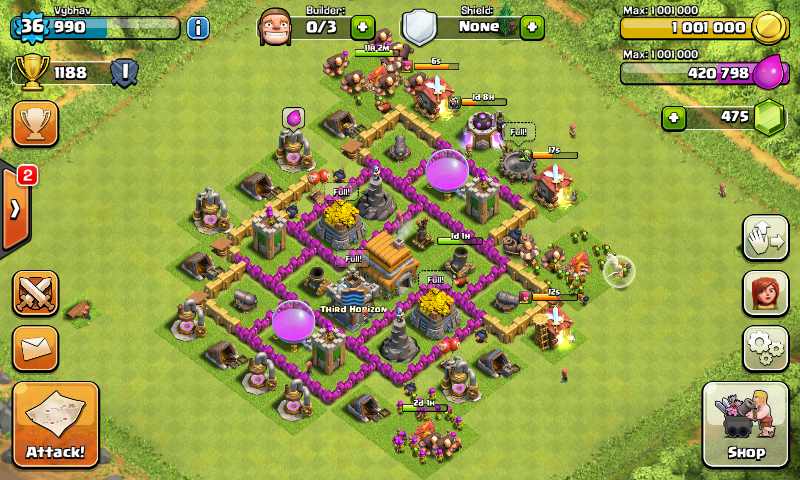
Task: Add a builder with the green plus
Action: click(x=361, y=27)
